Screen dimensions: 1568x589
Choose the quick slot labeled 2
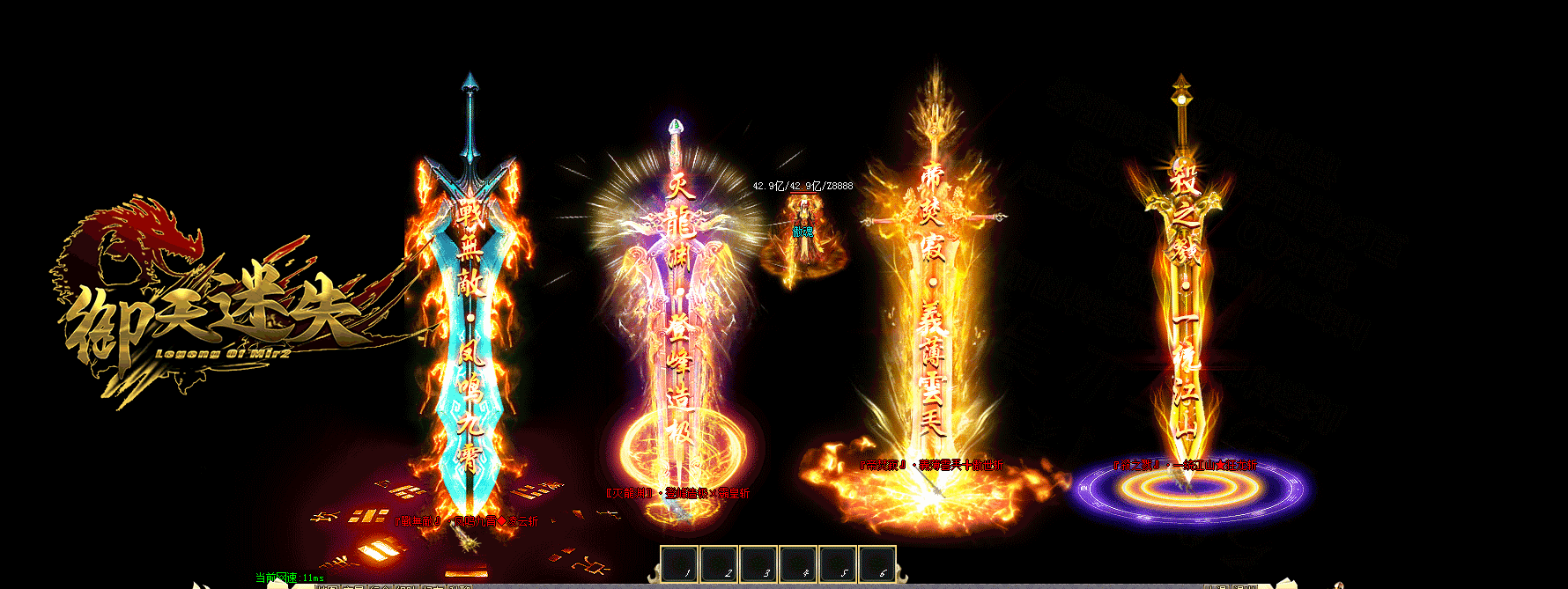click(x=719, y=564)
